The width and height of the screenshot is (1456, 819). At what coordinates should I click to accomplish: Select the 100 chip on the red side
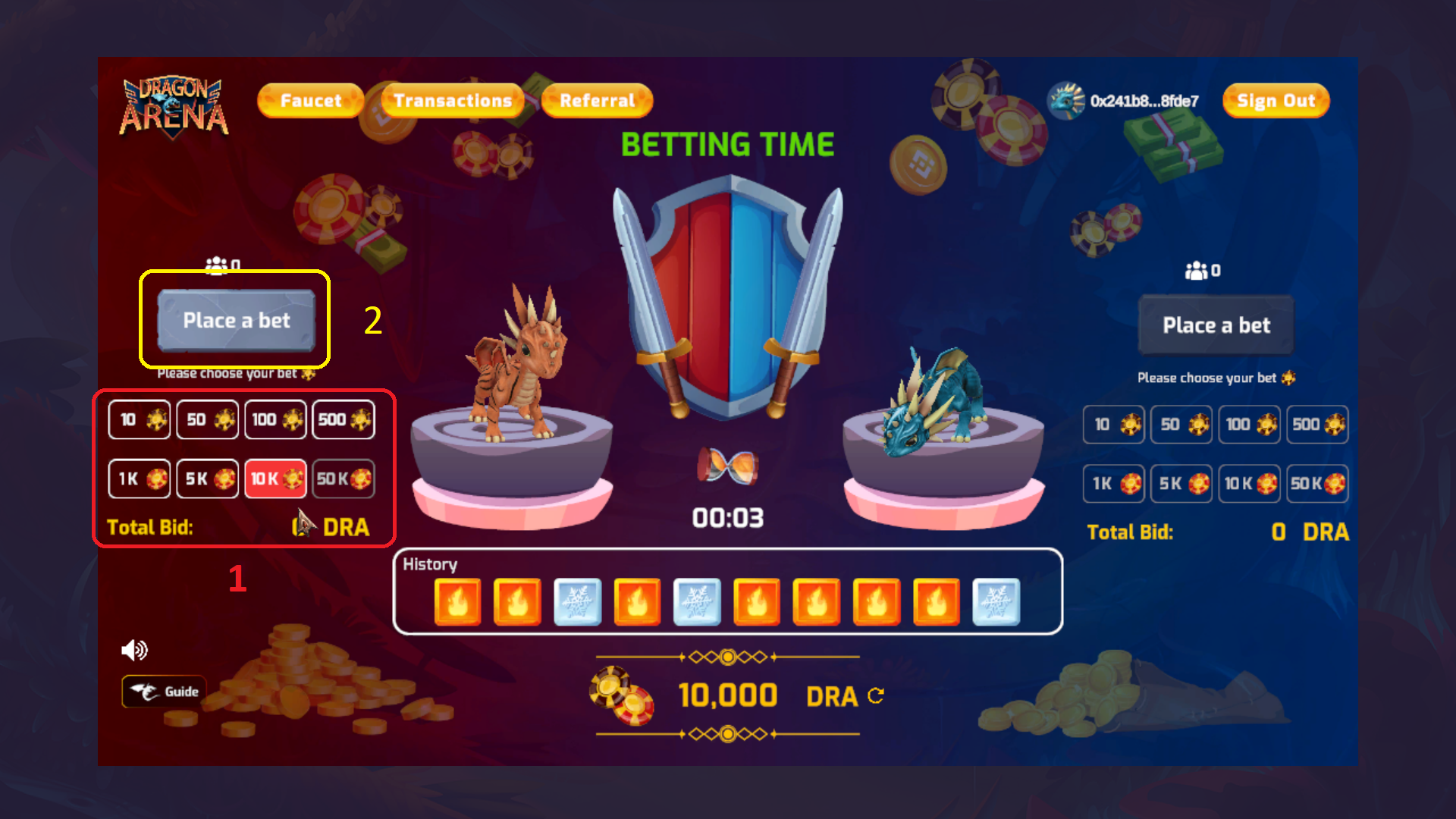(275, 419)
